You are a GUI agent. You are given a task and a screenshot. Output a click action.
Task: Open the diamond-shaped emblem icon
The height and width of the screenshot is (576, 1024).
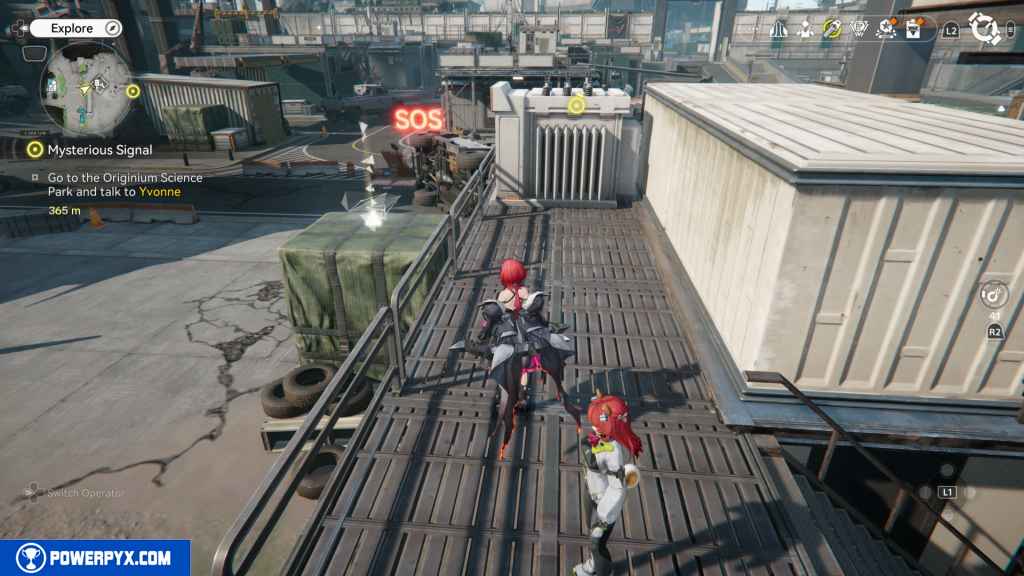click(859, 29)
